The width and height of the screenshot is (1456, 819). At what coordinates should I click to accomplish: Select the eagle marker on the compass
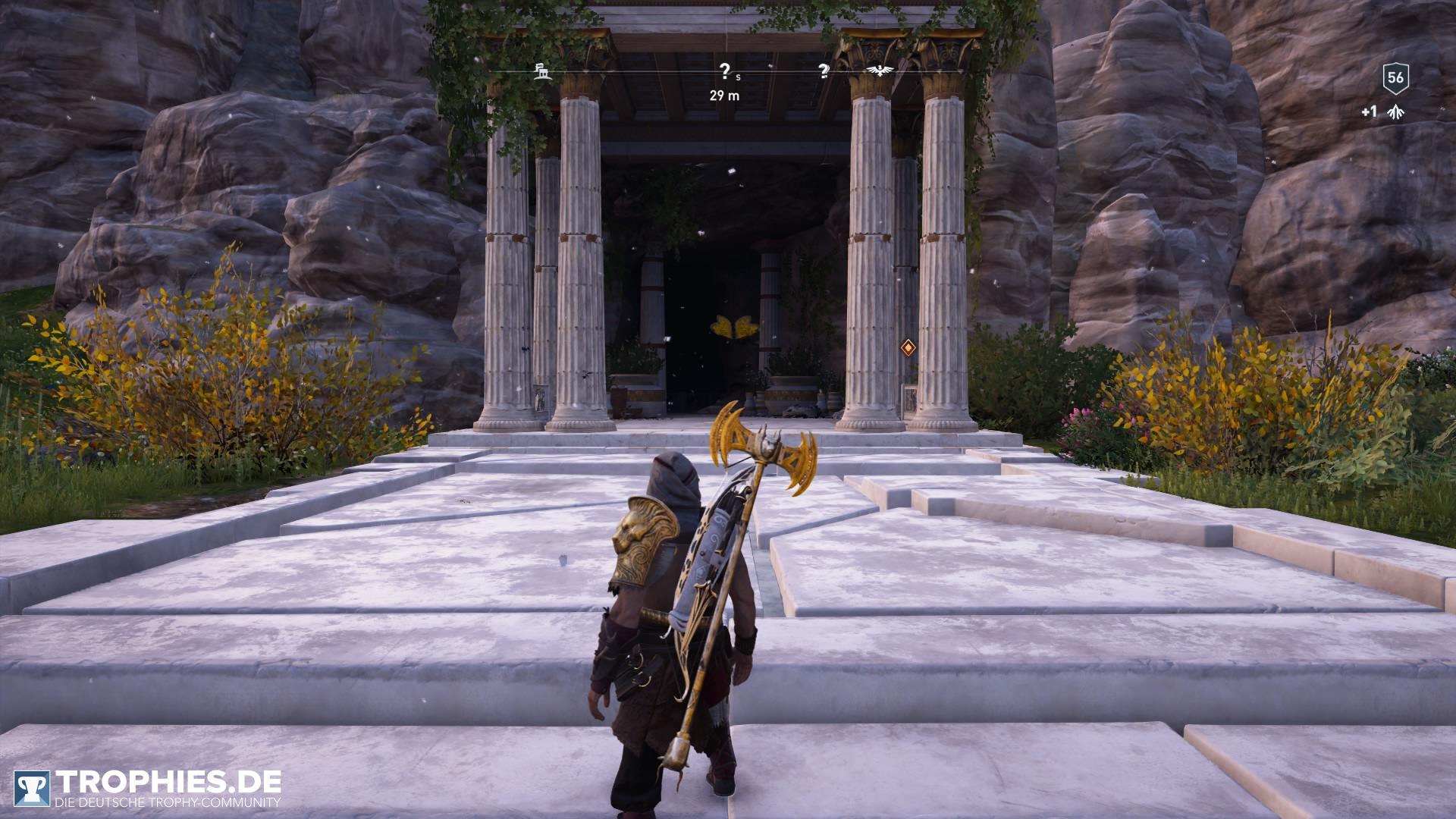(x=880, y=71)
